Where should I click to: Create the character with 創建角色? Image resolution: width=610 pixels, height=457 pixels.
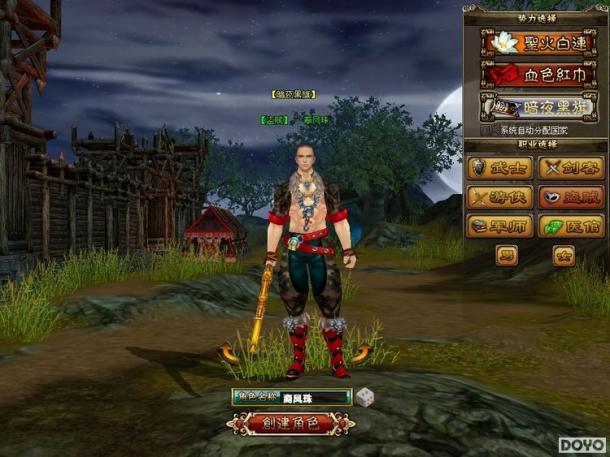point(290,423)
